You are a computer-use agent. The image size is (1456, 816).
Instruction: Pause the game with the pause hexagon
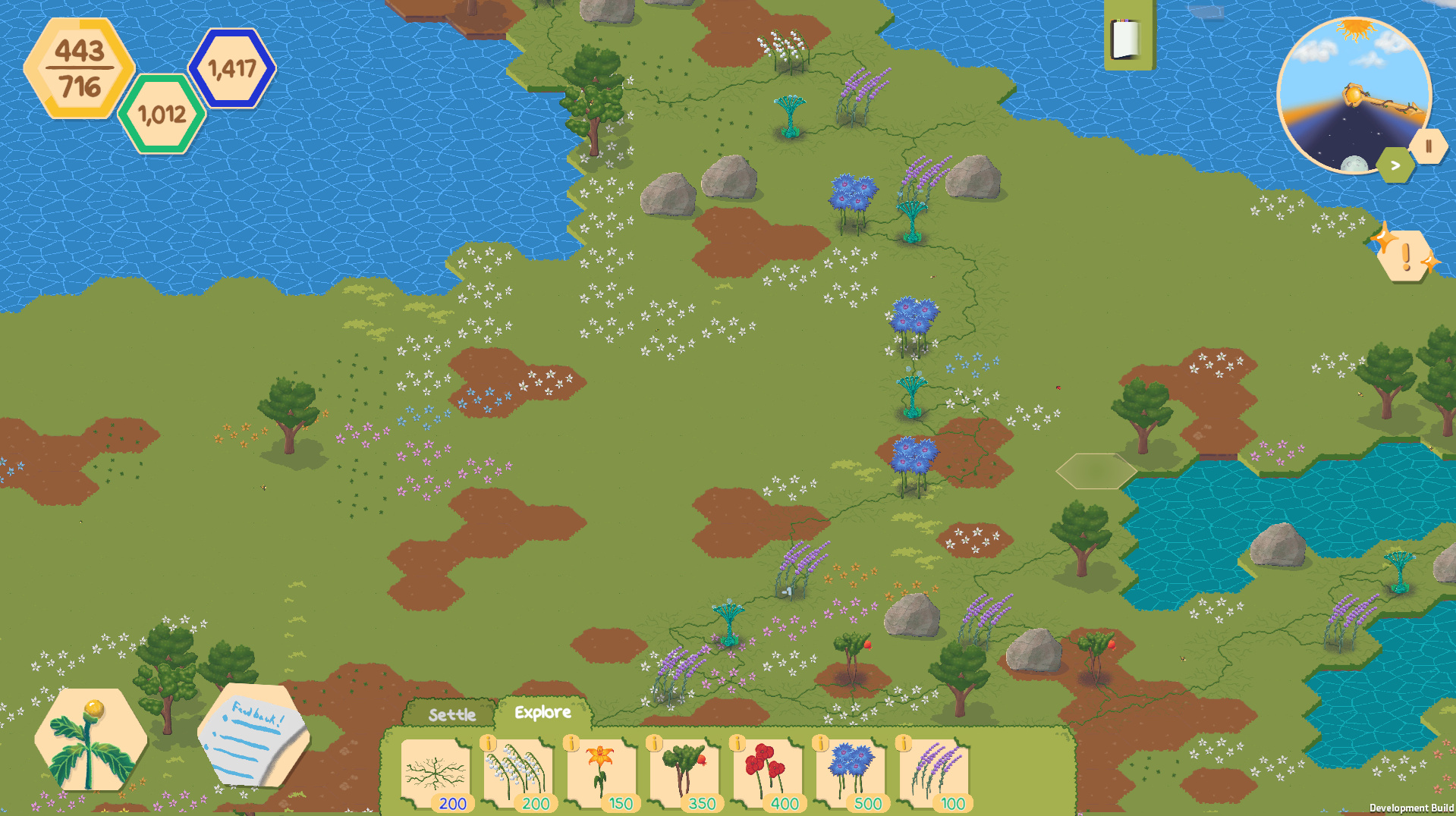click(x=1429, y=146)
